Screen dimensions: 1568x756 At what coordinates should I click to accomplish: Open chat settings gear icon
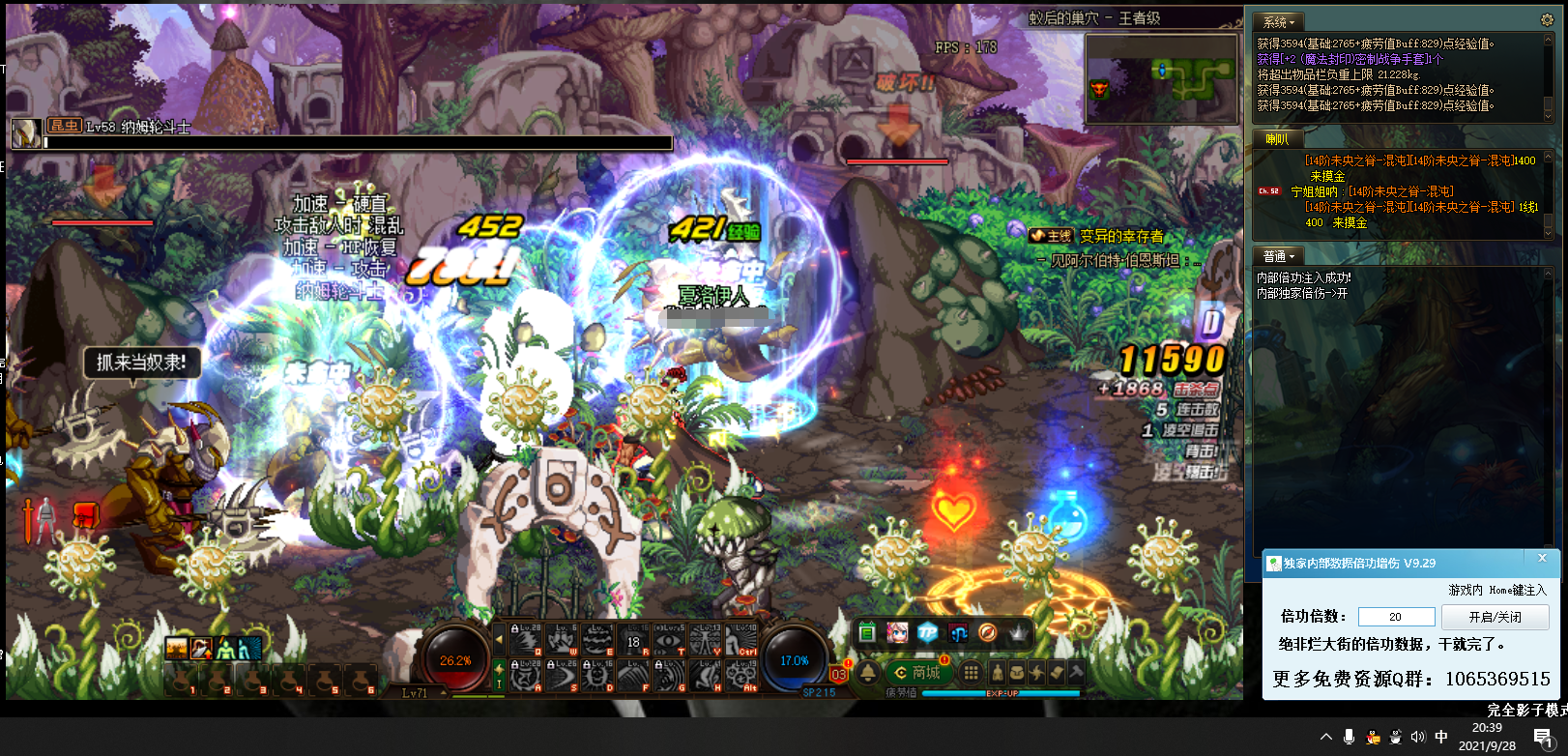pos(1547,19)
